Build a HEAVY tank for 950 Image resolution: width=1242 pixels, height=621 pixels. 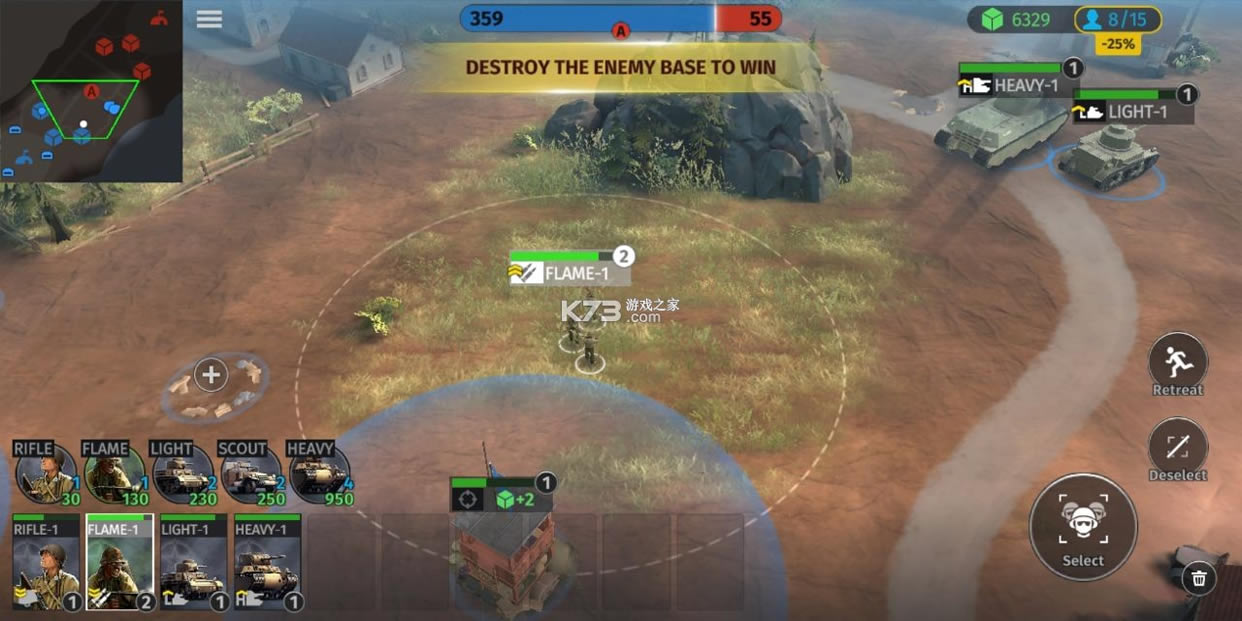tap(319, 474)
